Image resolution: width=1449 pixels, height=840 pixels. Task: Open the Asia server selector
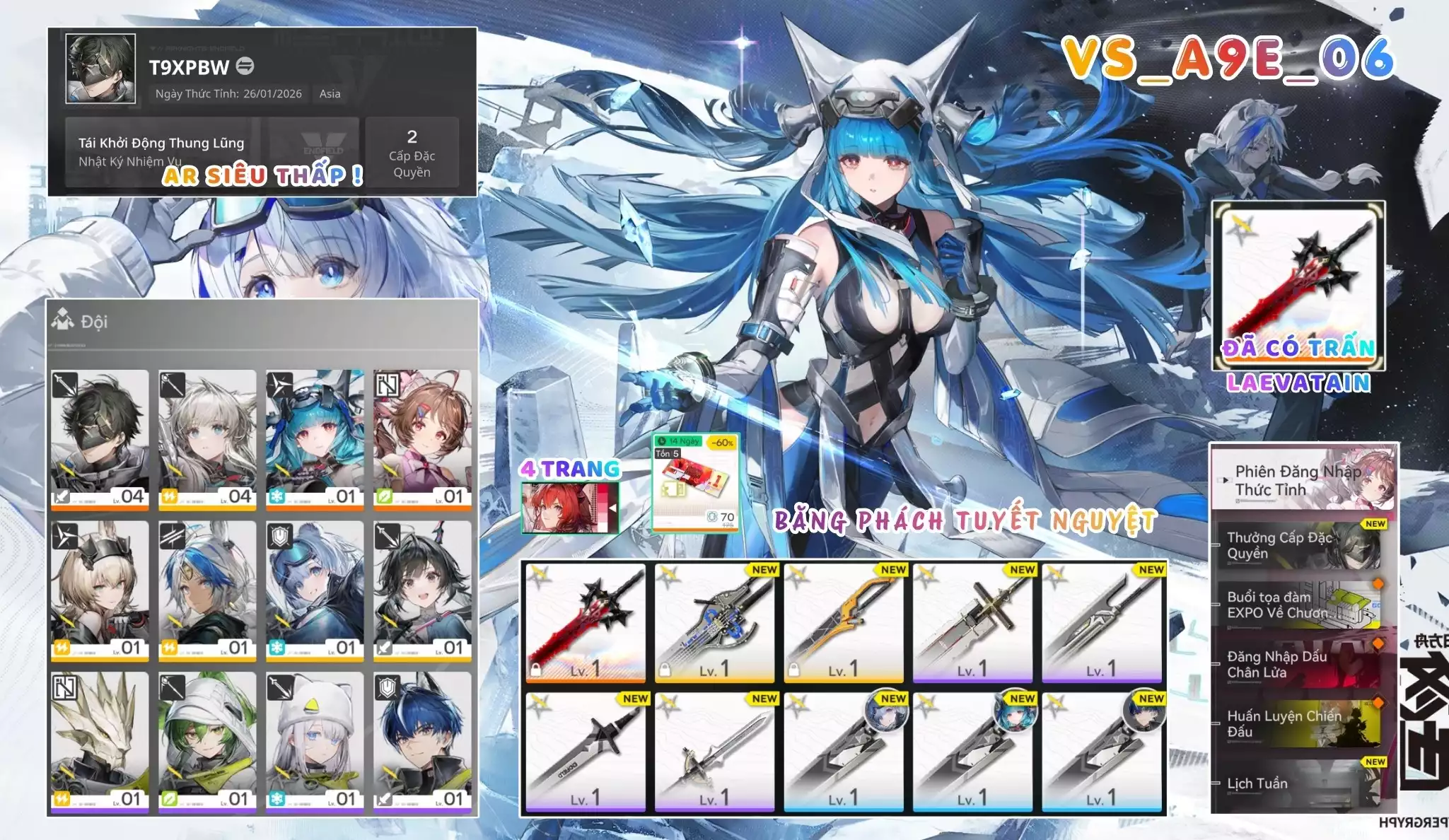click(330, 94)
